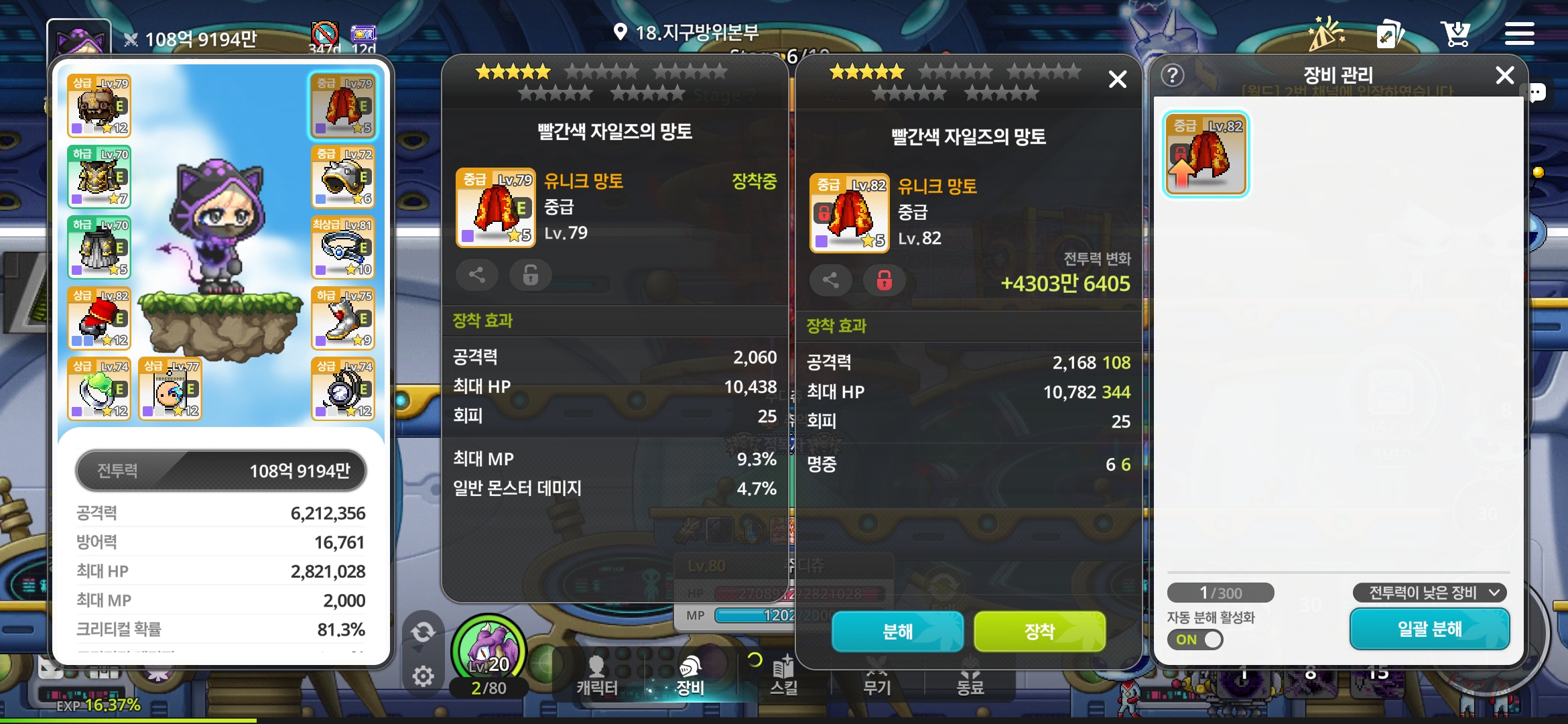Close the item comparison popup
This screenshot has width=1568, height=724.
[1117, 80]
